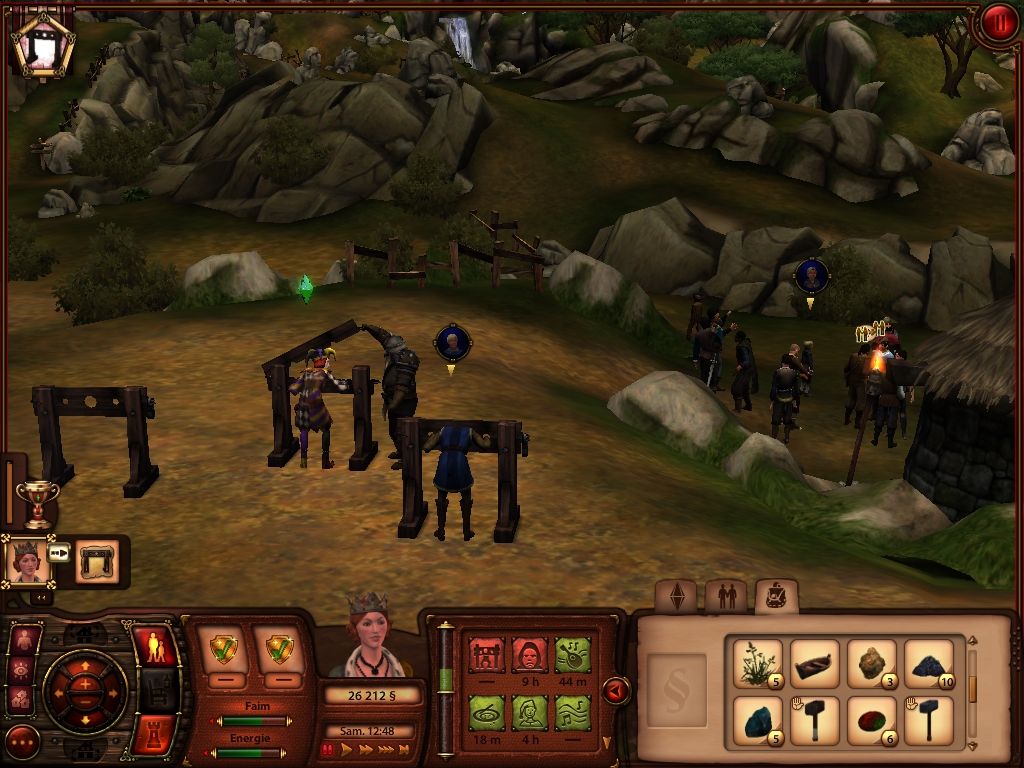The height and width of the screenshot is (768, 1024).
Task: Switch to the tower kingdom view mode
Action: [153, 733]
